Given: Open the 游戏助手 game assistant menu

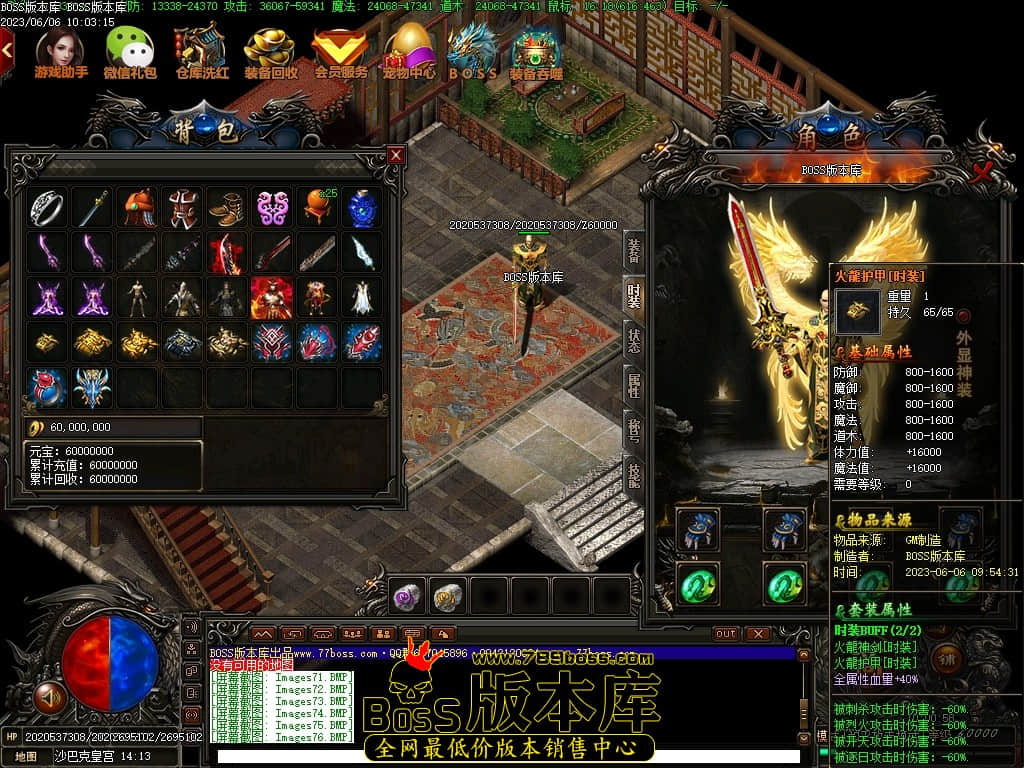Looking at the screenshot, I should click(x=61, y=52).
